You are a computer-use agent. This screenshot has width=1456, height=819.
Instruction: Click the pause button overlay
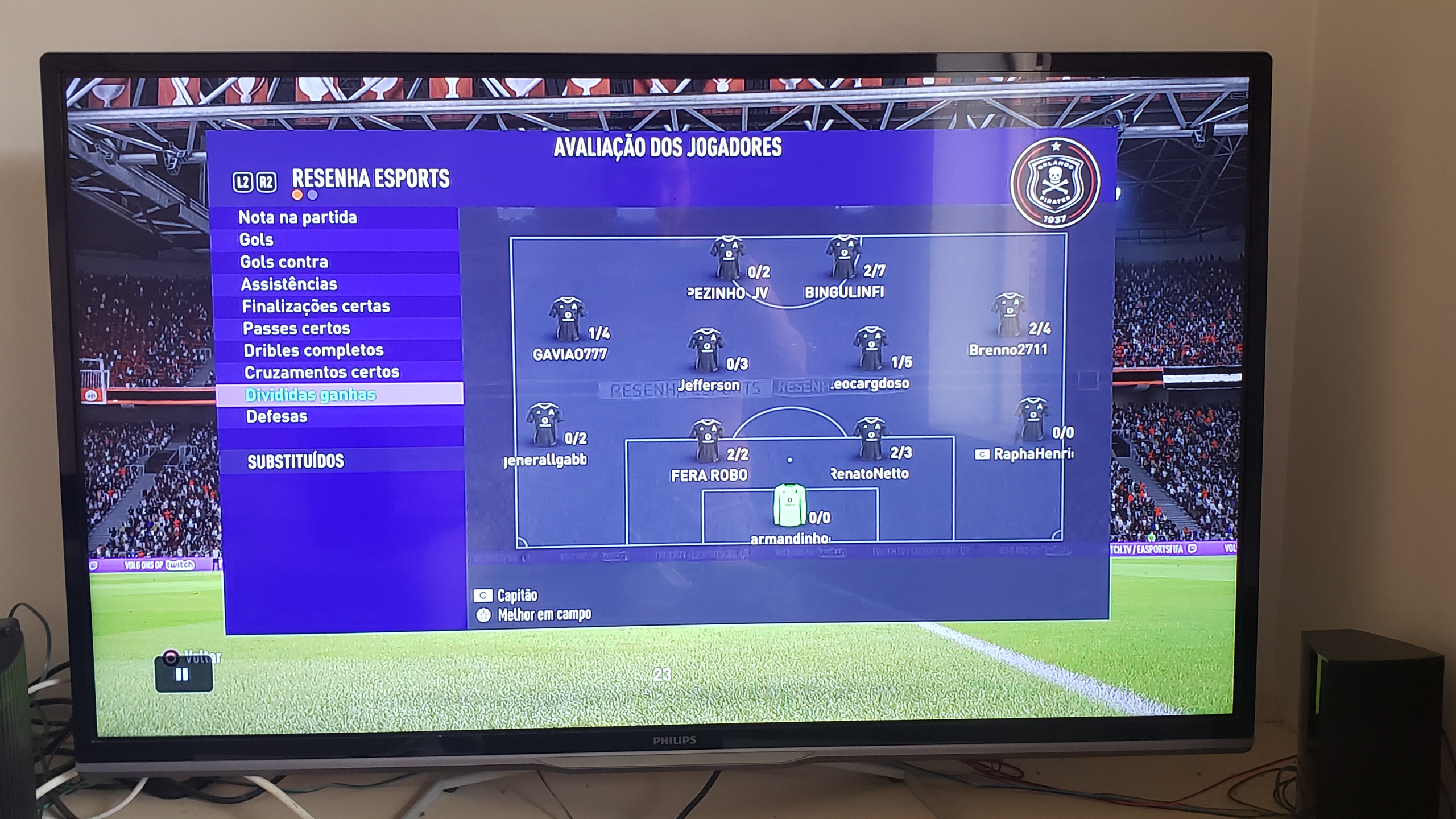pyautogui.click(x=183, y=675)
